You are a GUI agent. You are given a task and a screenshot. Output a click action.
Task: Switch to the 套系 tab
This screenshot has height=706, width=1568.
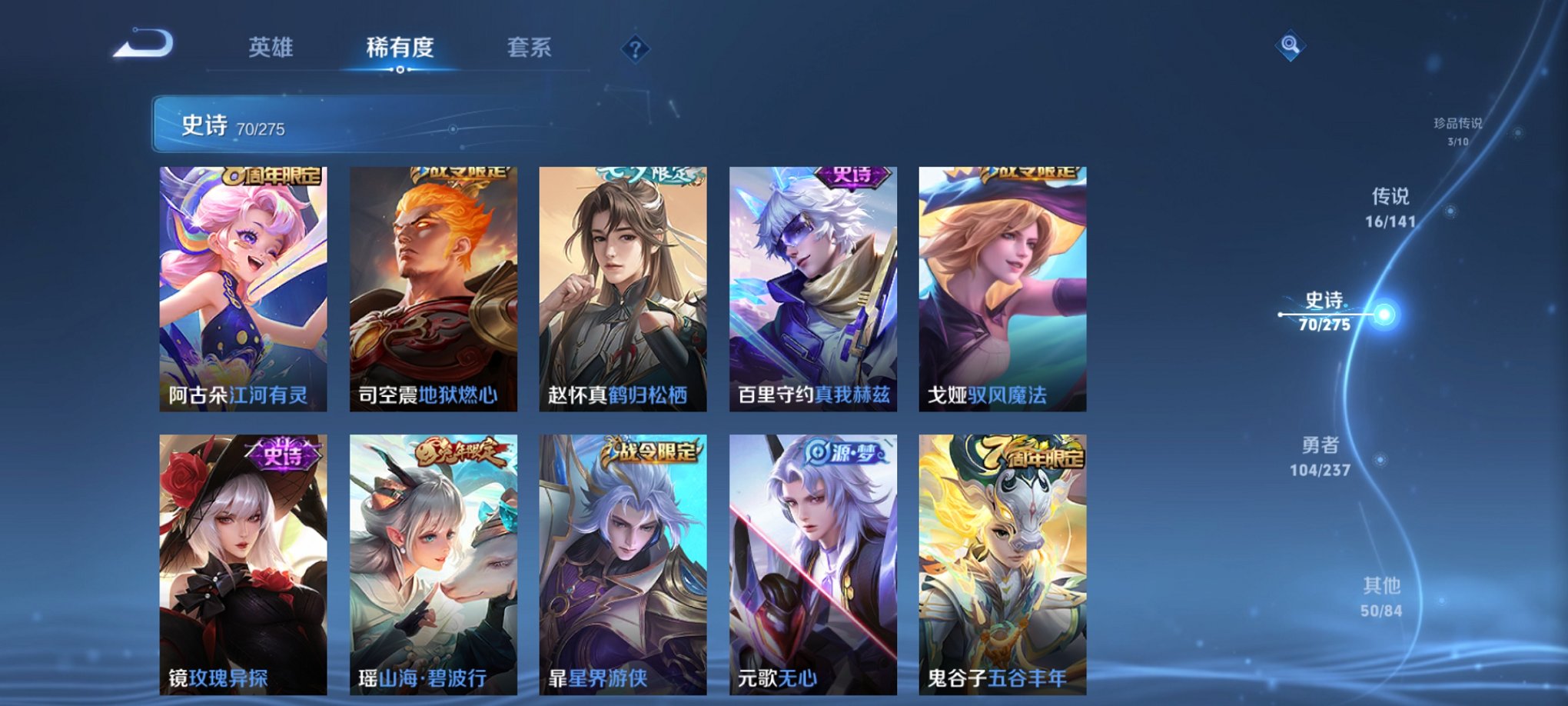tap(530, 48)
